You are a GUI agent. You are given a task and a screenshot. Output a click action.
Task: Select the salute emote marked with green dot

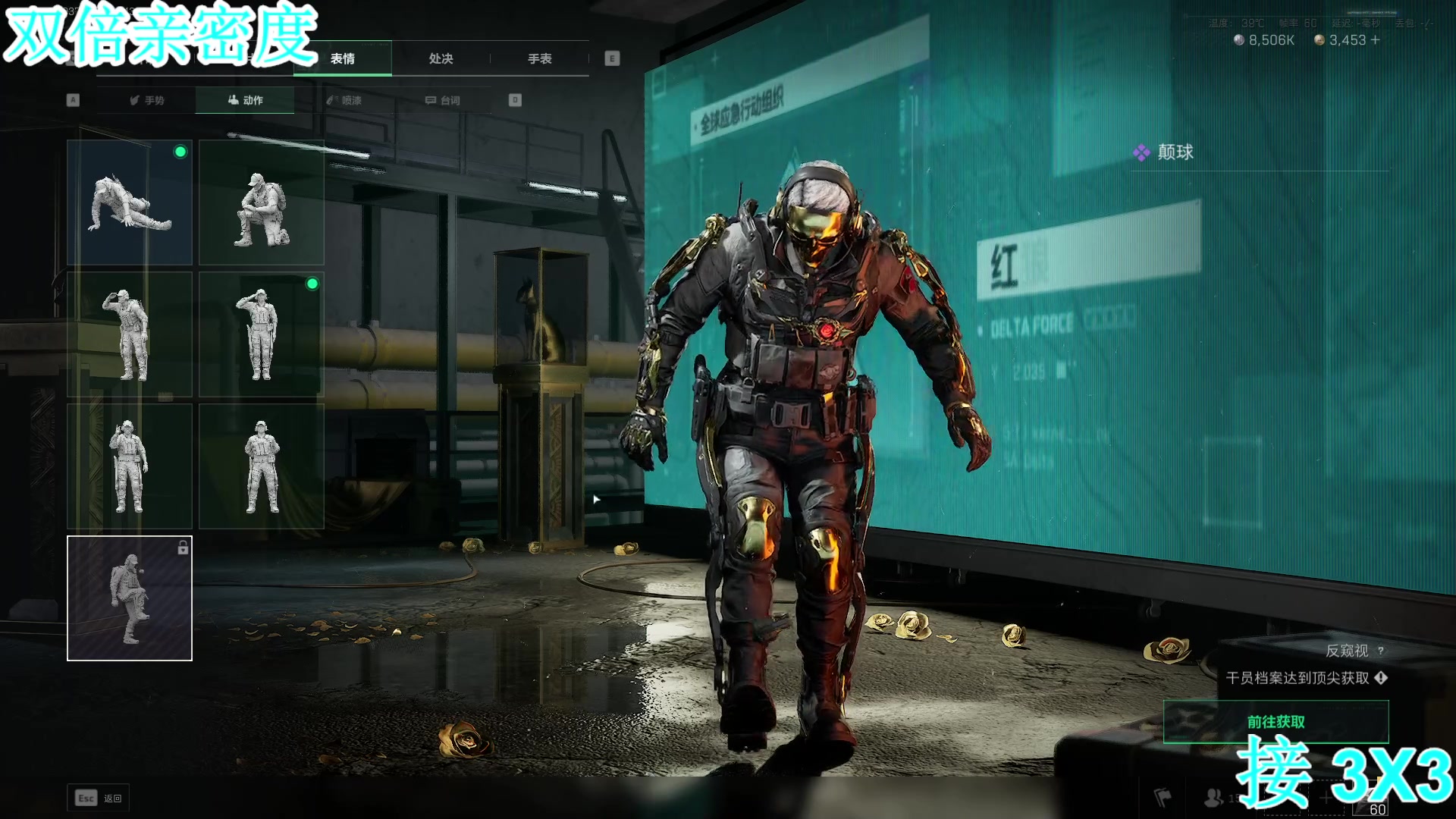point(262,334)
